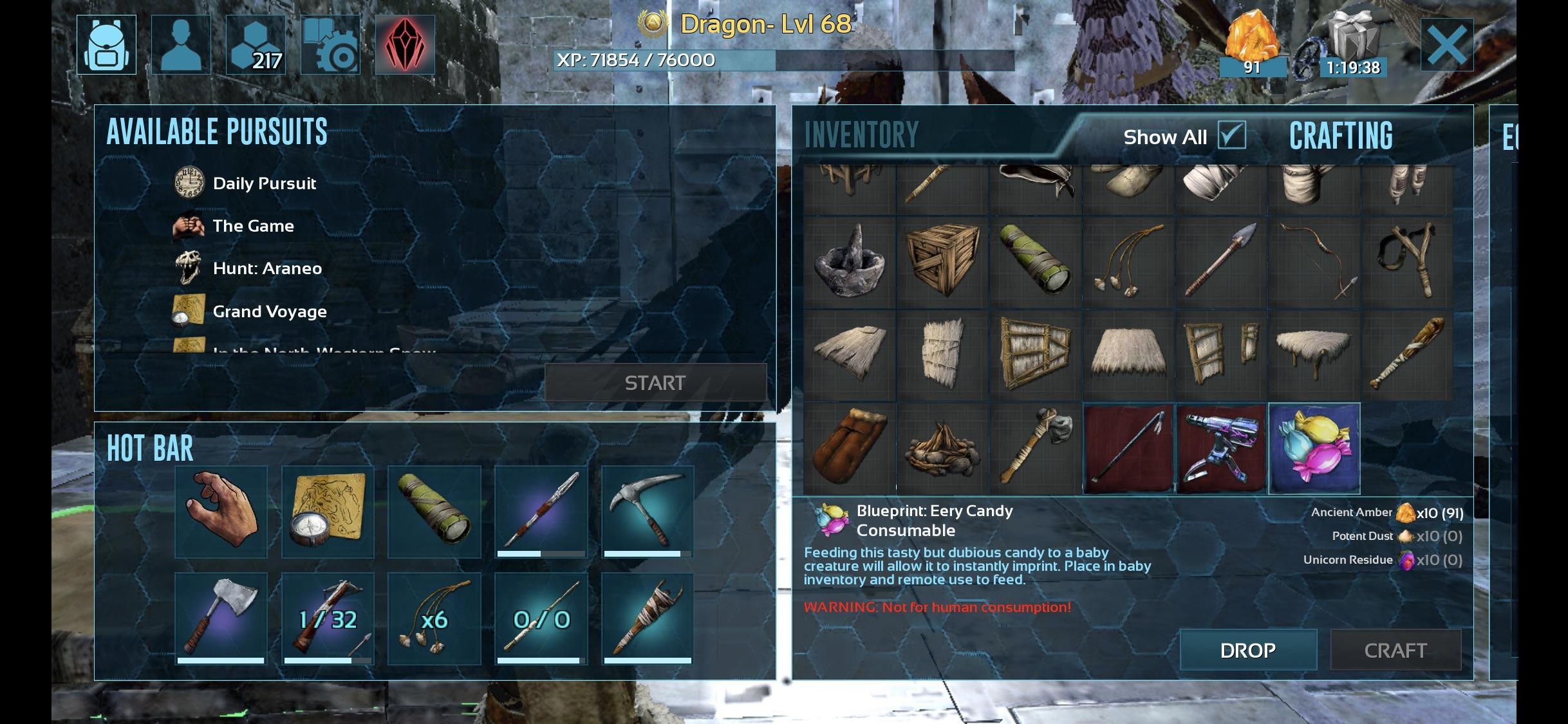Toggle the Show All checkbox

[x=1232, y=136]
